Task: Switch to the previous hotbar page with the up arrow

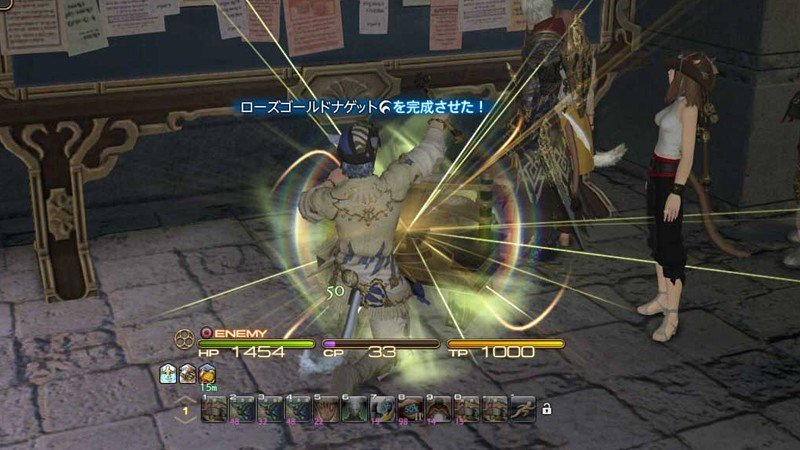Action: [185, 399]
